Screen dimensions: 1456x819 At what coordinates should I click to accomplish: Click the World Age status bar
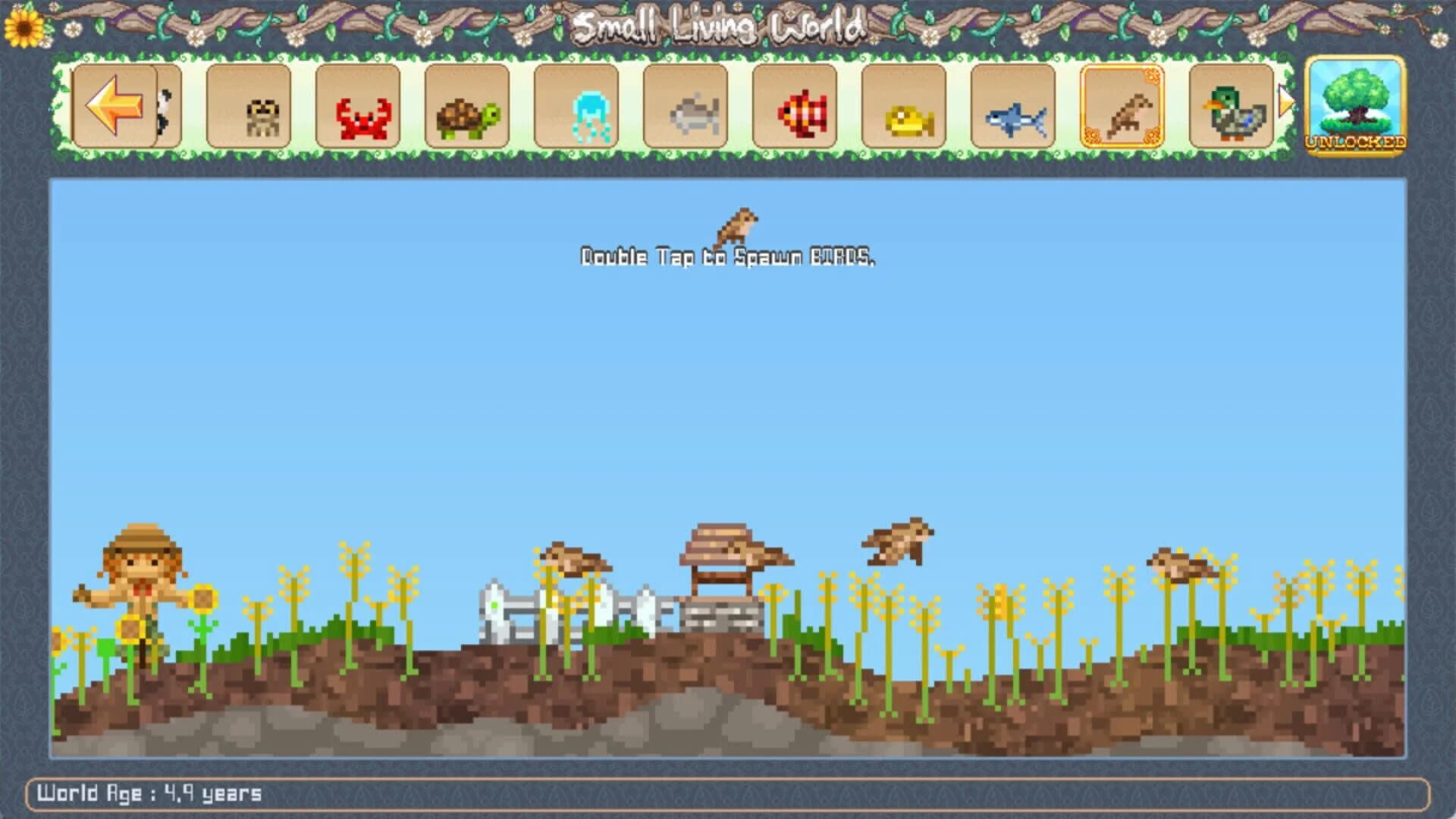click(152, 795)
